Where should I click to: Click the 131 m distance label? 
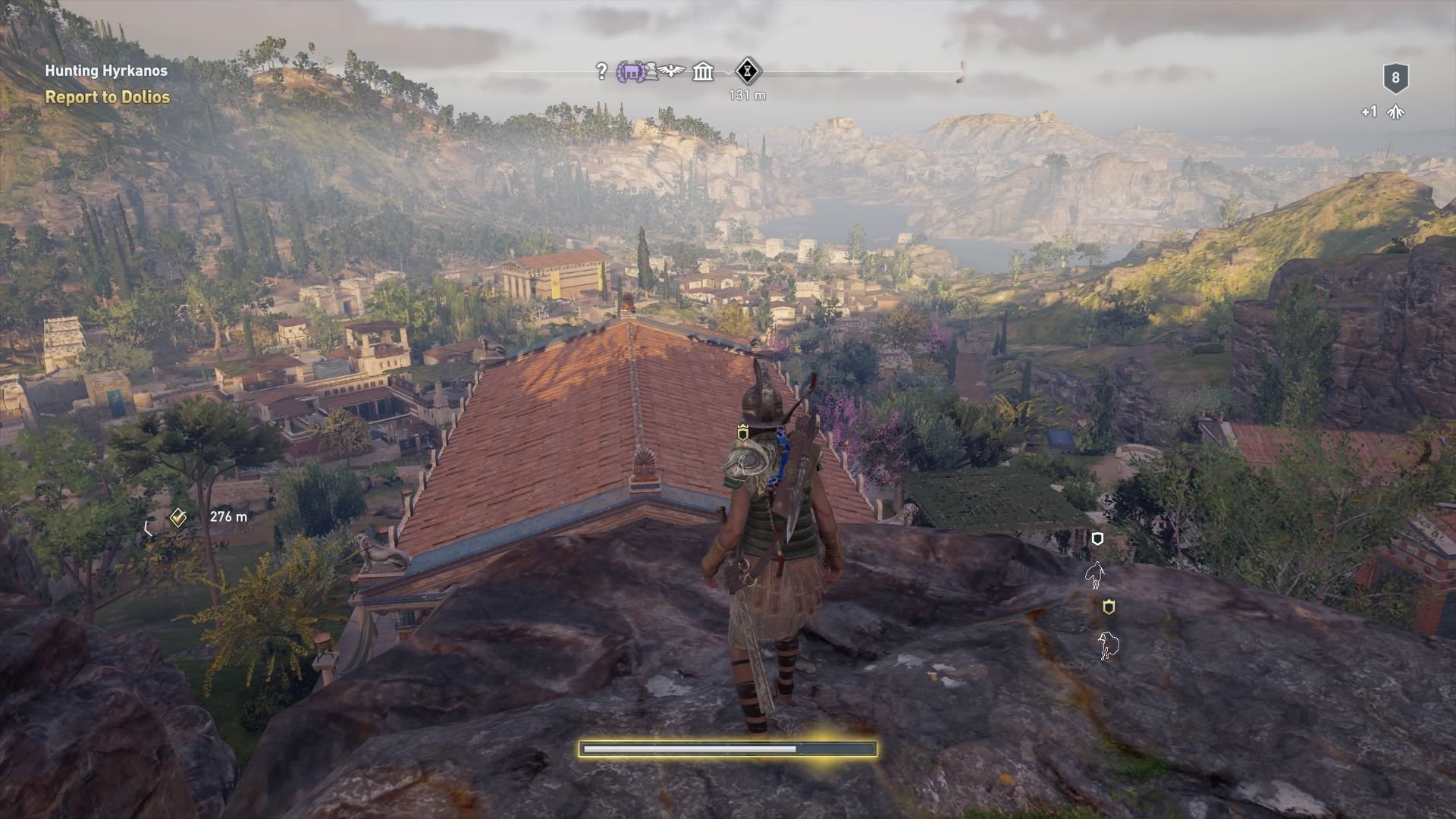(747, 95)
